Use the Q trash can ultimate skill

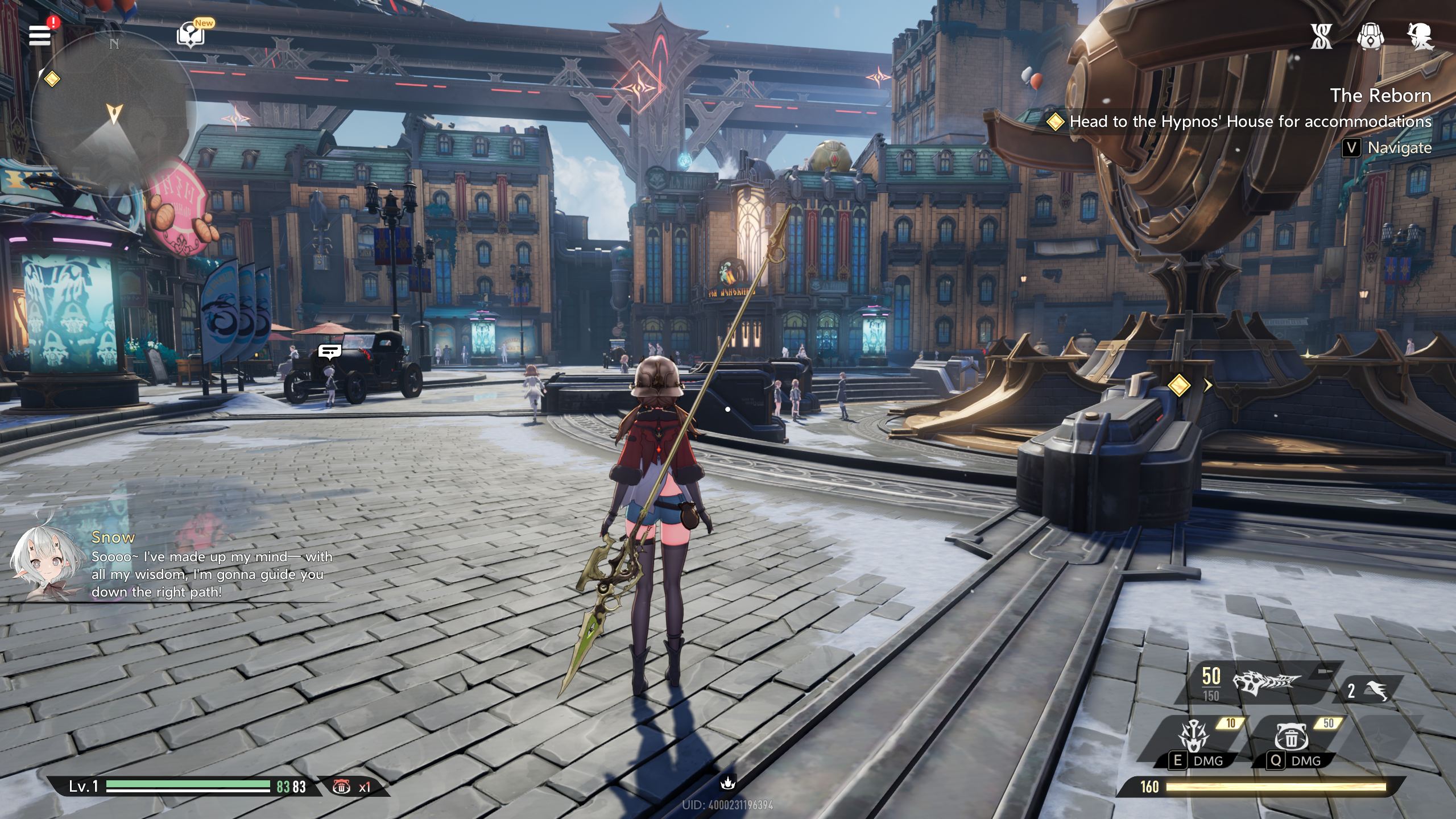click(1292, 738)
